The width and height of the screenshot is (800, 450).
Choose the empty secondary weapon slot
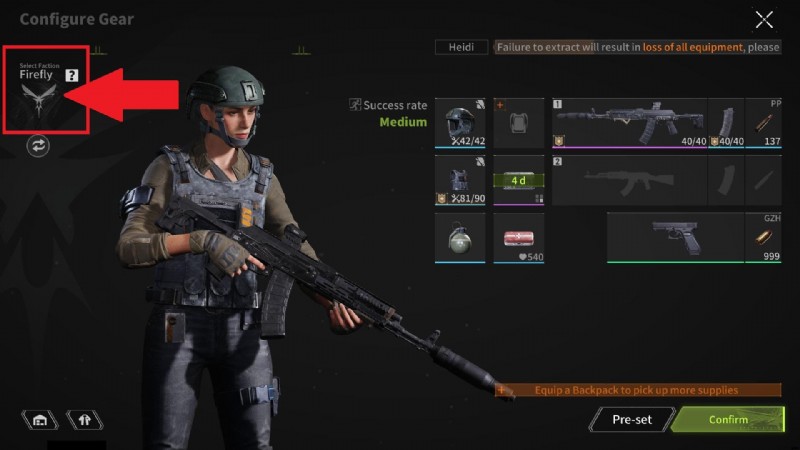point(629,180)
